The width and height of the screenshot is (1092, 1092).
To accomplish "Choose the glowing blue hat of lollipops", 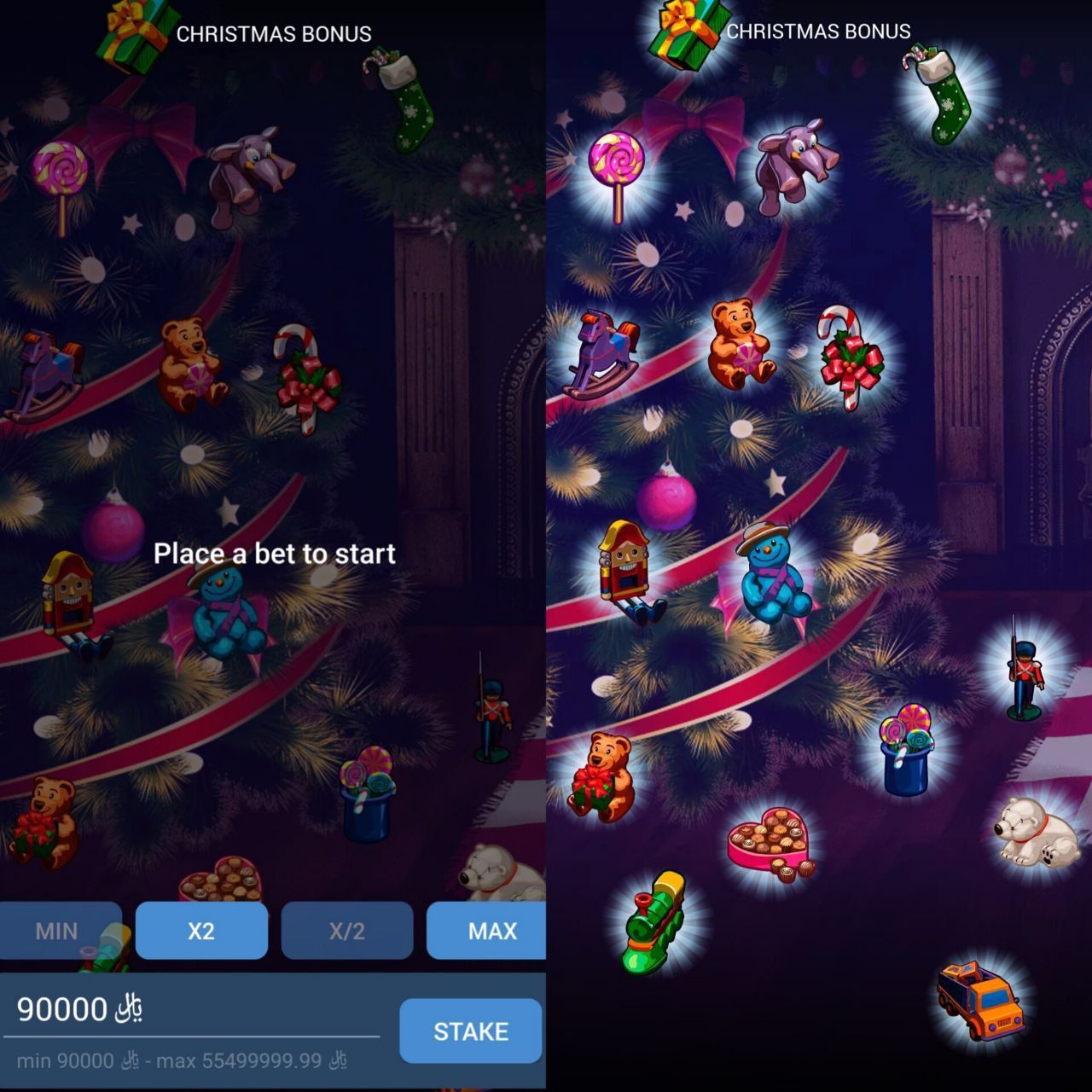I will click(906, 751).
